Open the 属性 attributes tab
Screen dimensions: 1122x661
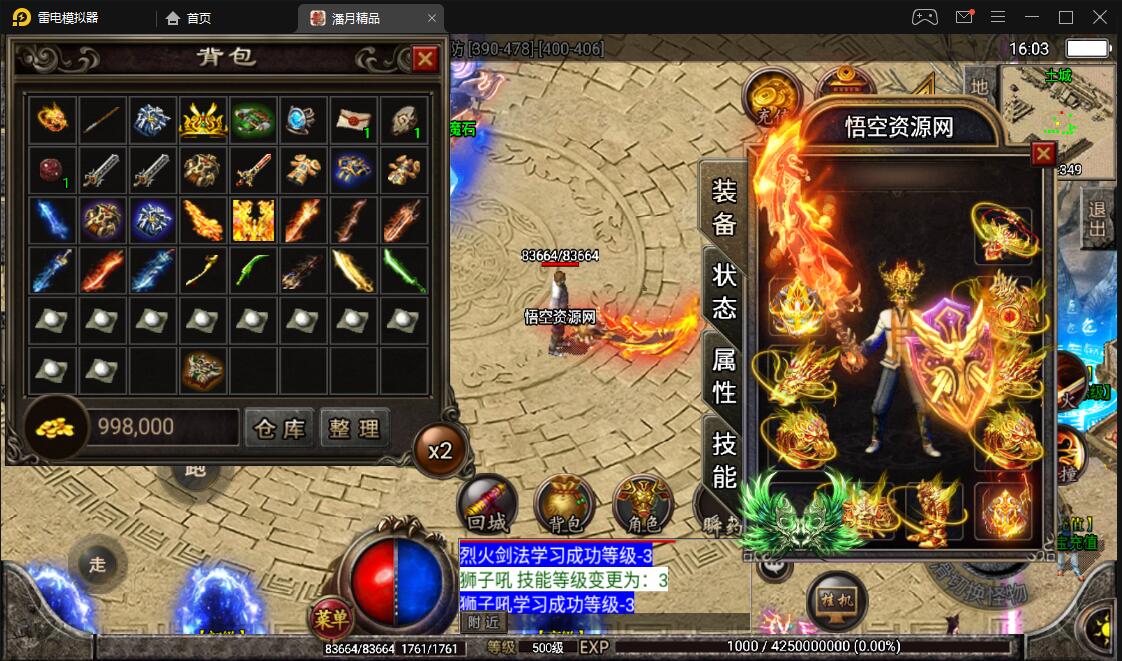724,373
